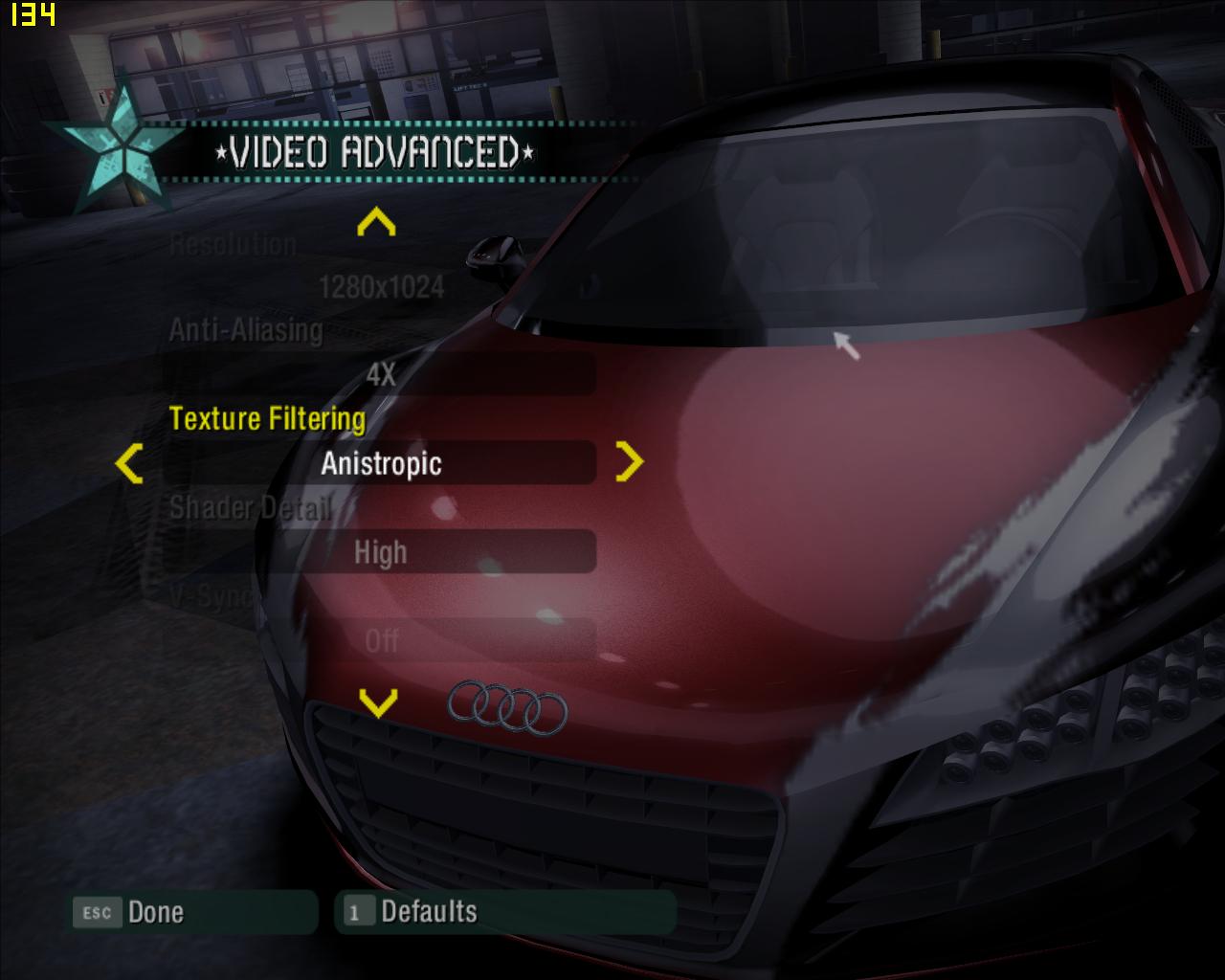Select the Shader Detail setting
This screenshot has height=980, width=1225.
click(250, 507)
